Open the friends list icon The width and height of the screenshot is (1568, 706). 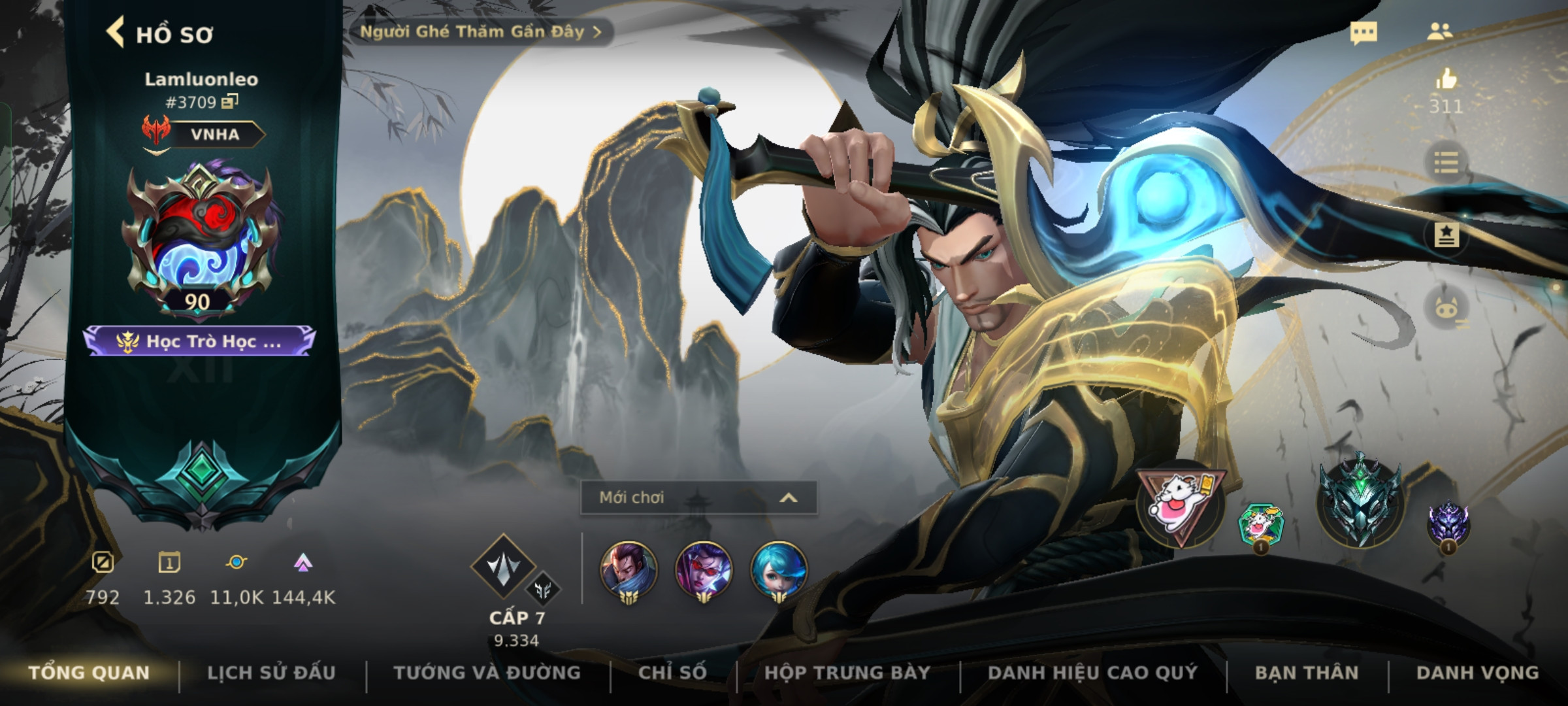point(1440,32)
